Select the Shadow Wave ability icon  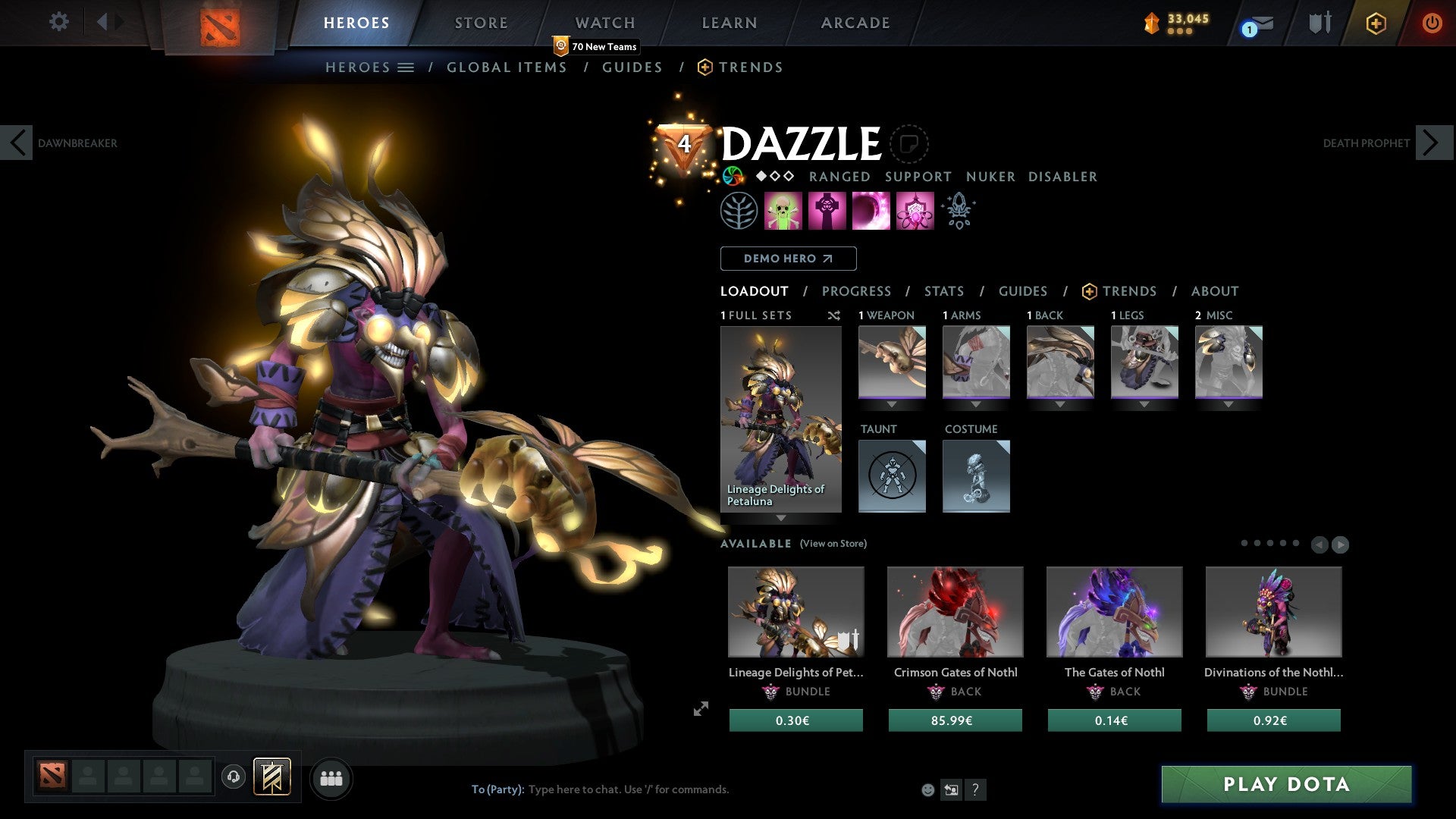pos(871,211)
